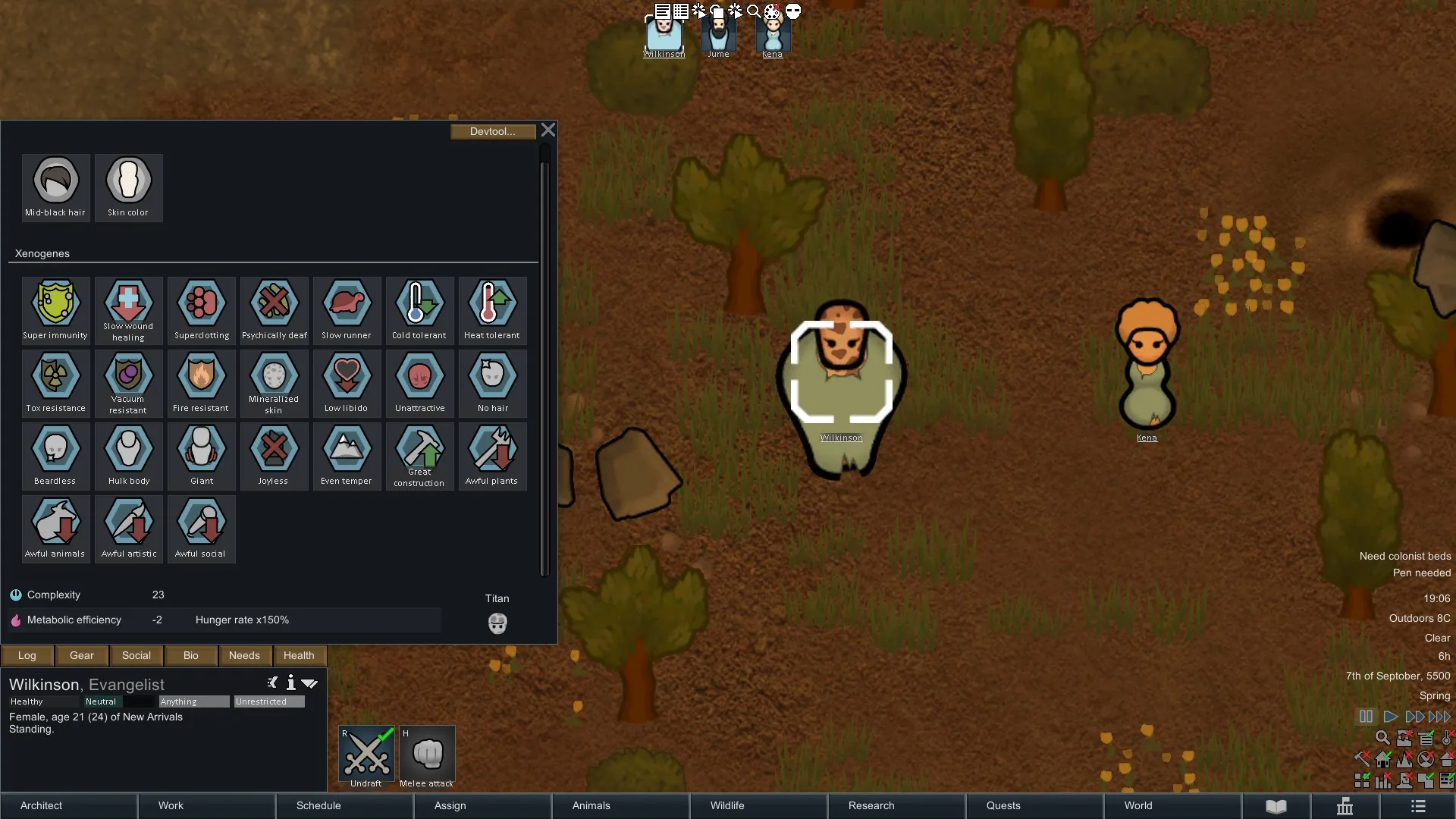1456x819 pixels.
Task: View the Great construction gene
Action: click(419, 456)
